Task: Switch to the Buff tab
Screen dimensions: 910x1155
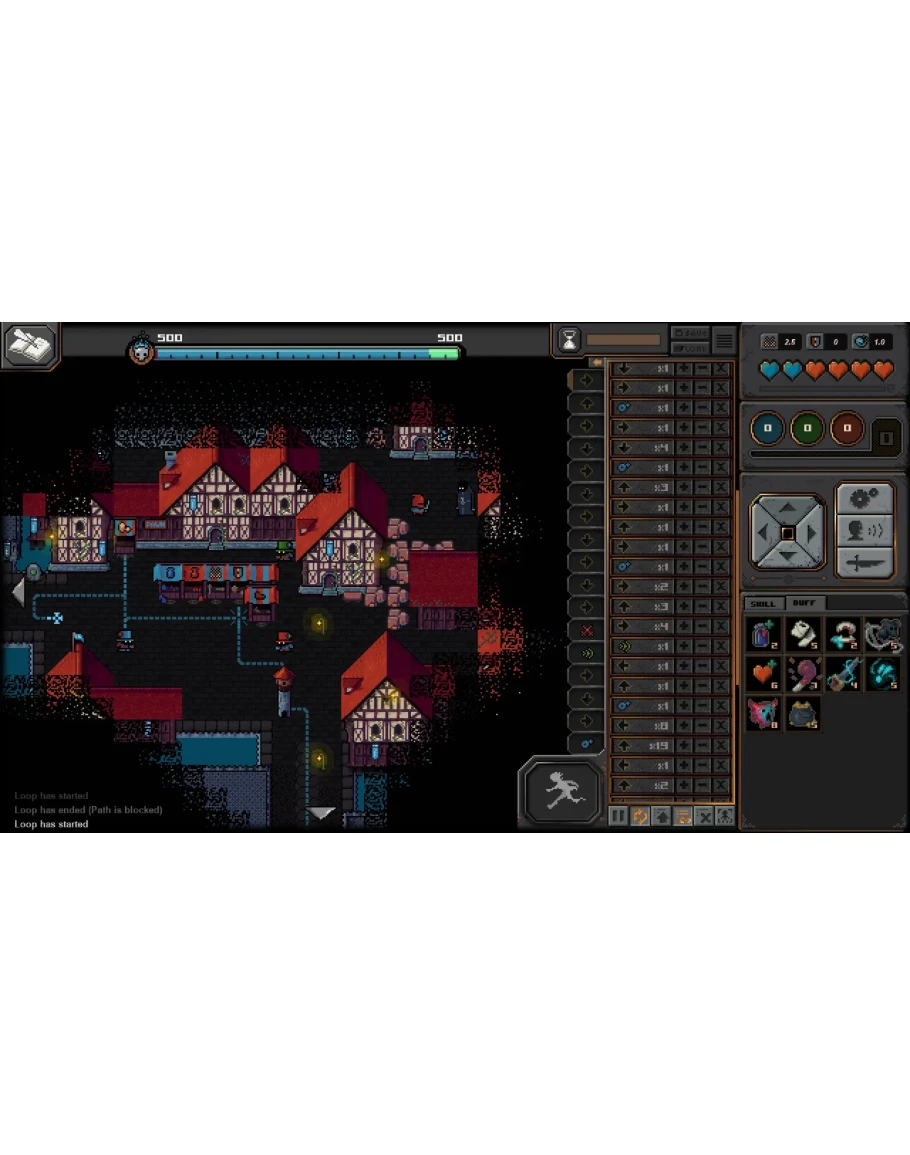Action: [x=802, y=603]
